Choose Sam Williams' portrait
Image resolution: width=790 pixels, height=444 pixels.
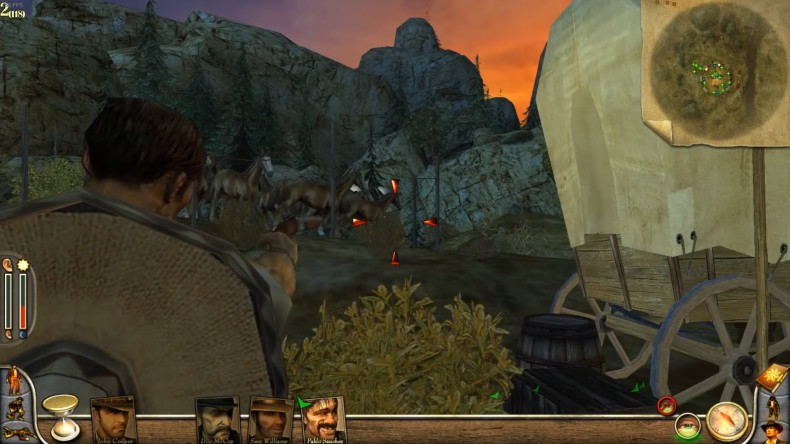pyautogui.click(x=270, y=420)
